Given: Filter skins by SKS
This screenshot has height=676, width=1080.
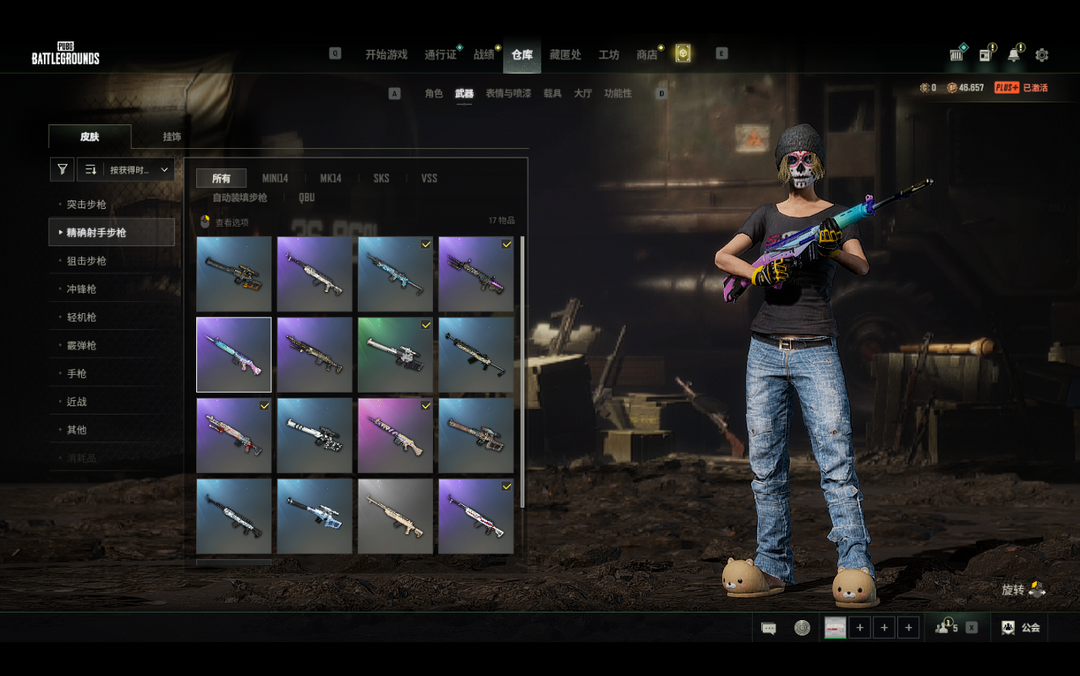Looking at the screenshot, I should pyautogui.click(x=381, y=178).
